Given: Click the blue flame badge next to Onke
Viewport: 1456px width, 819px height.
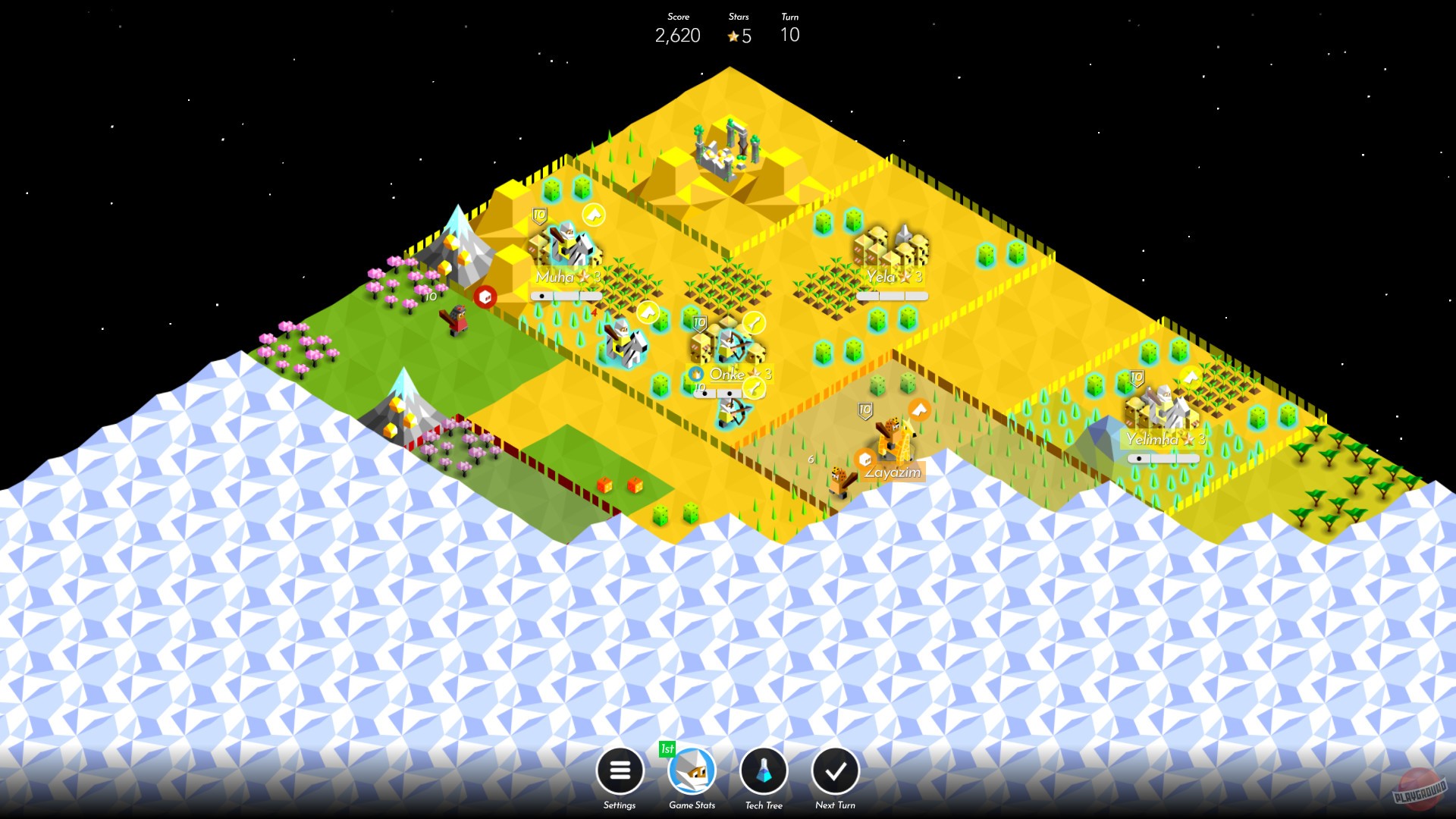Looking at the screenshot, I should (x=697, y=374).
